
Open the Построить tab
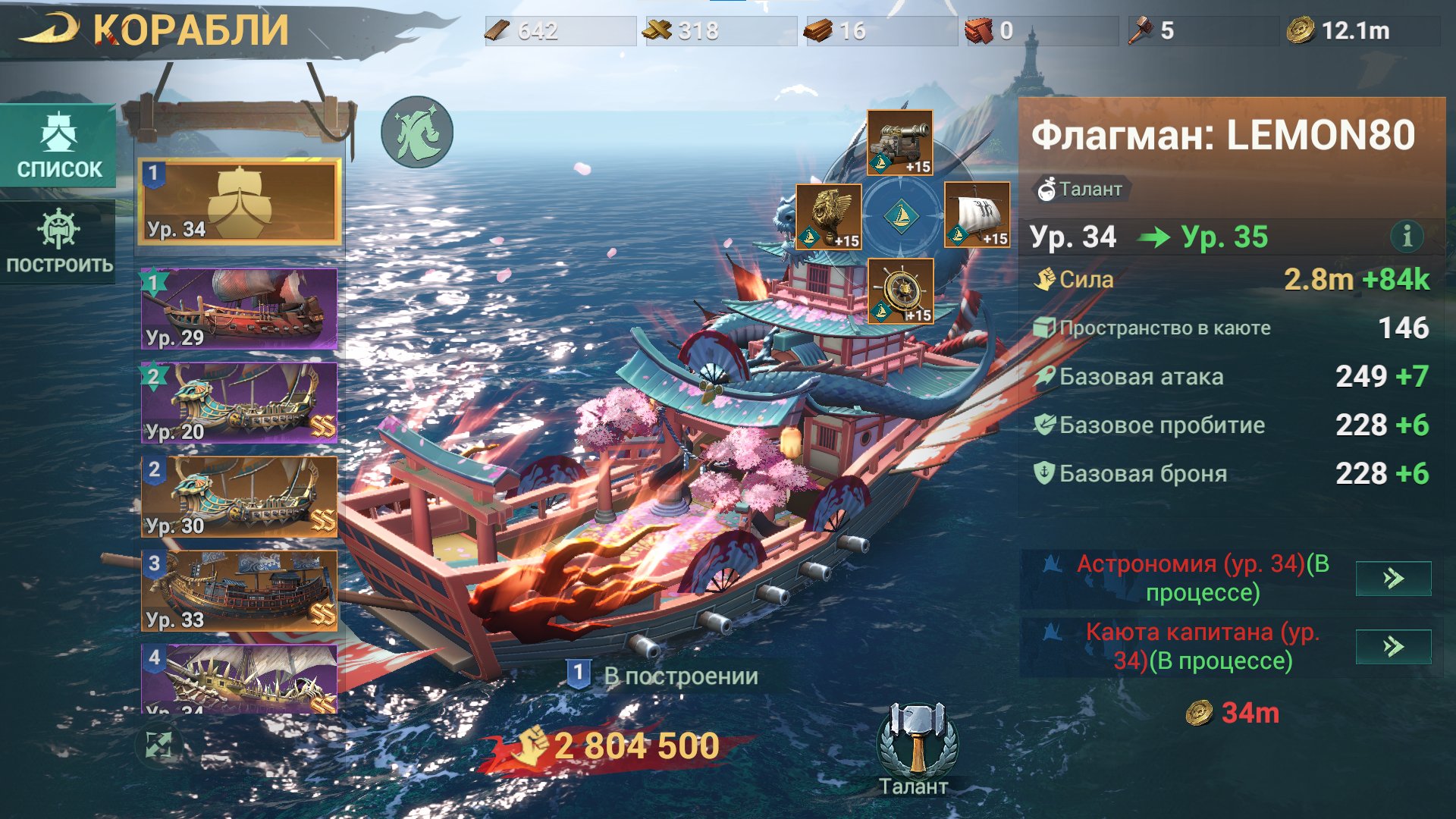coord(59,241)
